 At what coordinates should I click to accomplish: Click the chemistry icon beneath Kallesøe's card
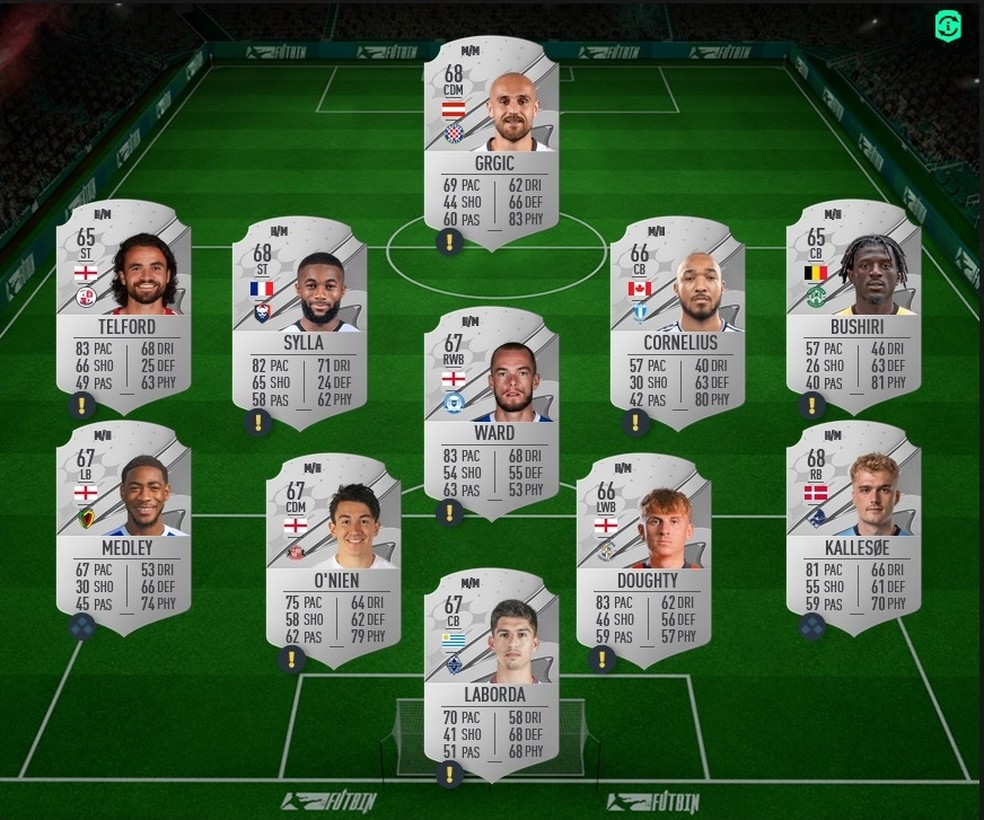point(812,627)
